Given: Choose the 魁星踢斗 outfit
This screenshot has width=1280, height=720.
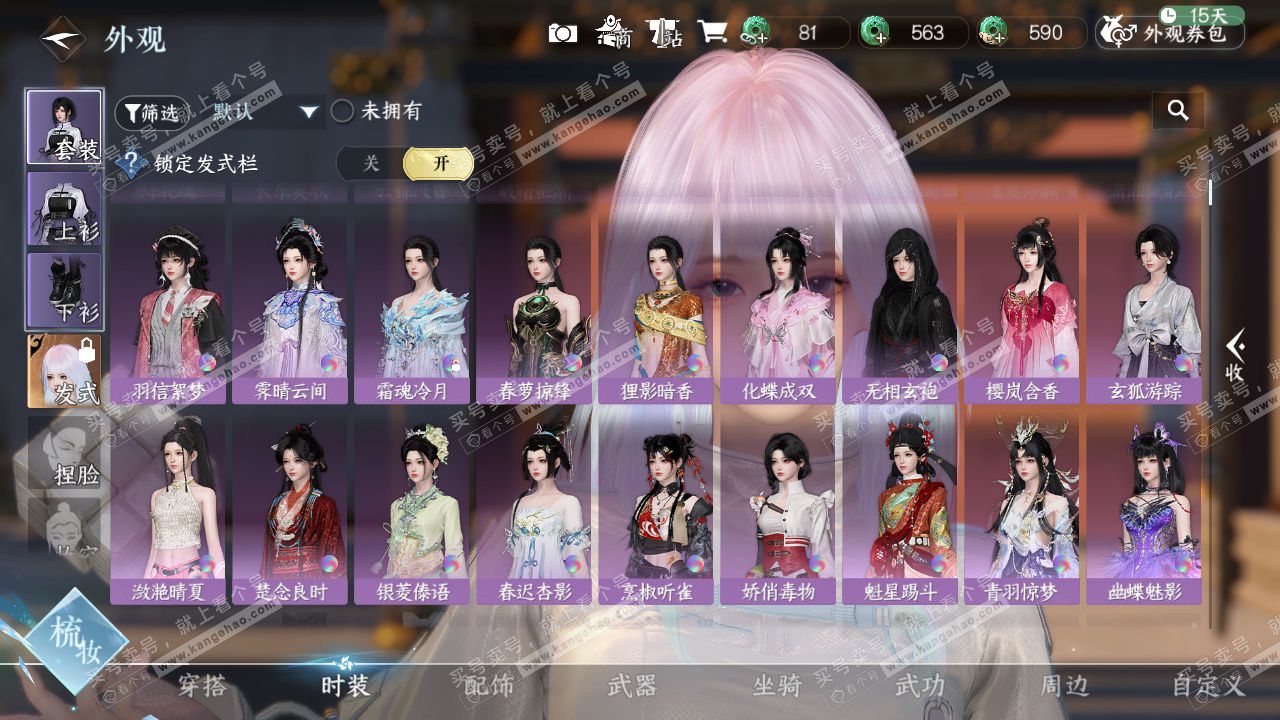Looking at the screenshot, I should click(900, 510).
